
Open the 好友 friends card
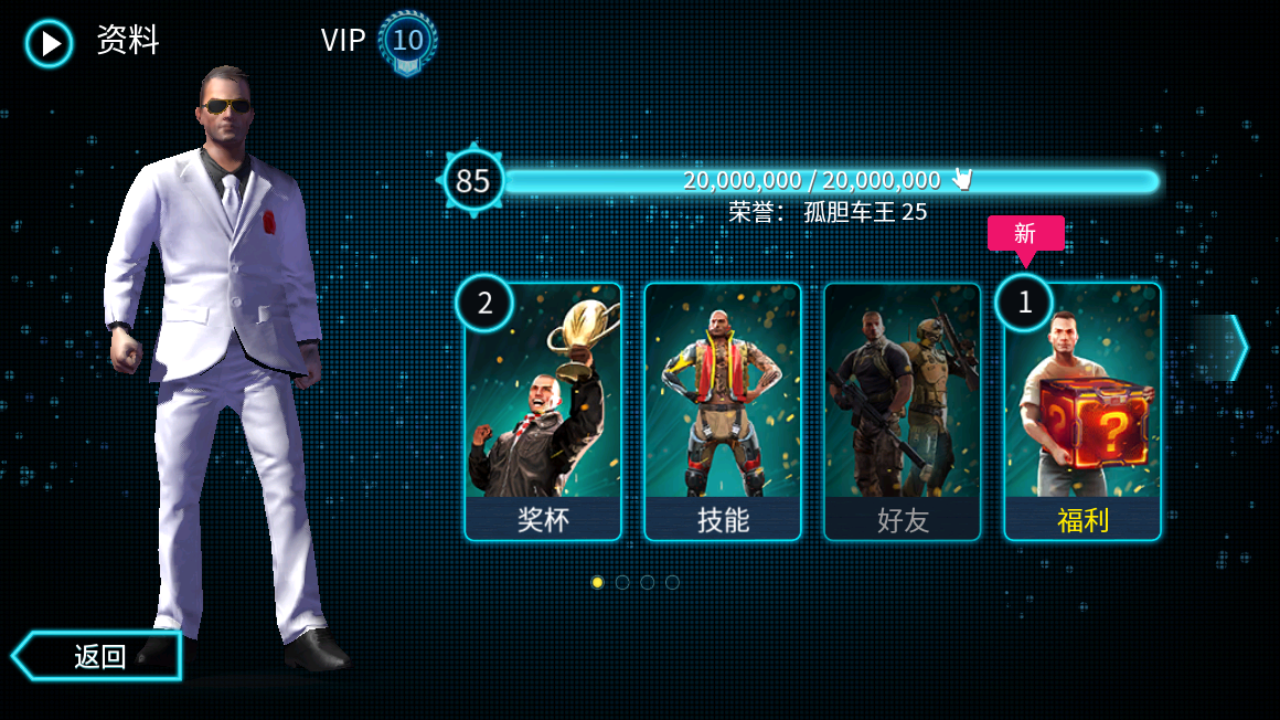900,410
